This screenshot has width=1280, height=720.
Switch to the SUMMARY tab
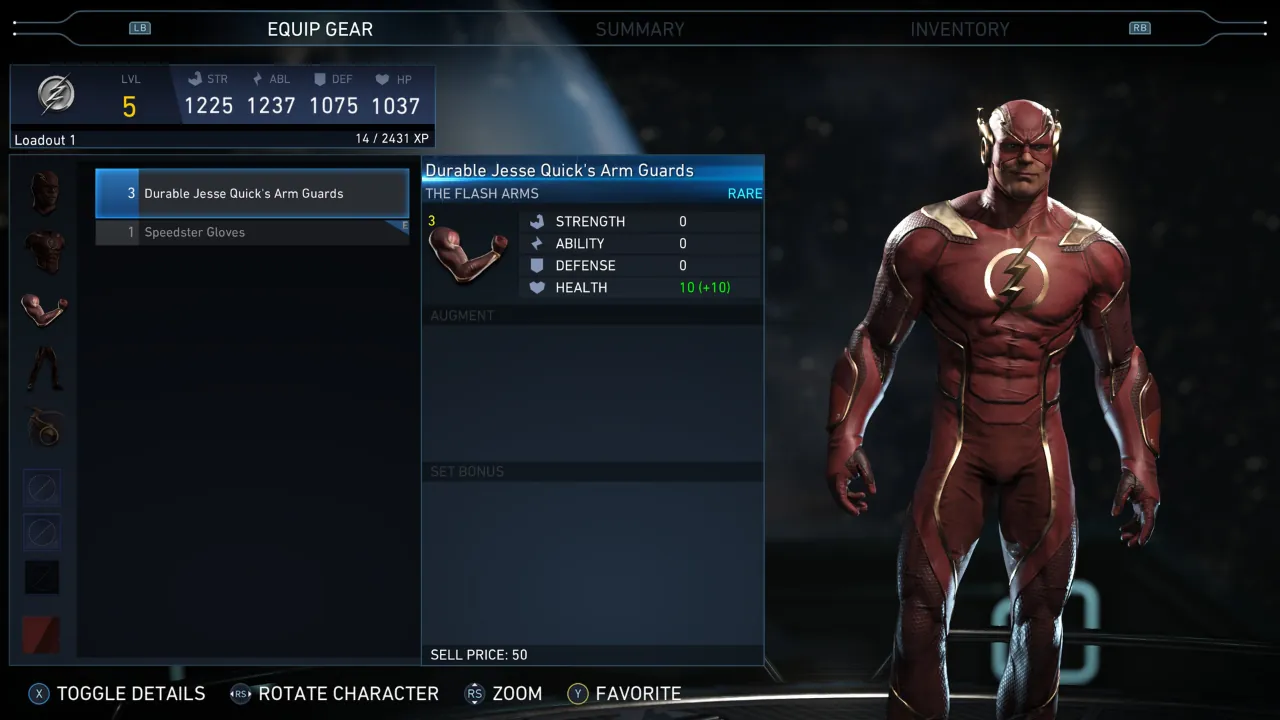coord(640,29)
